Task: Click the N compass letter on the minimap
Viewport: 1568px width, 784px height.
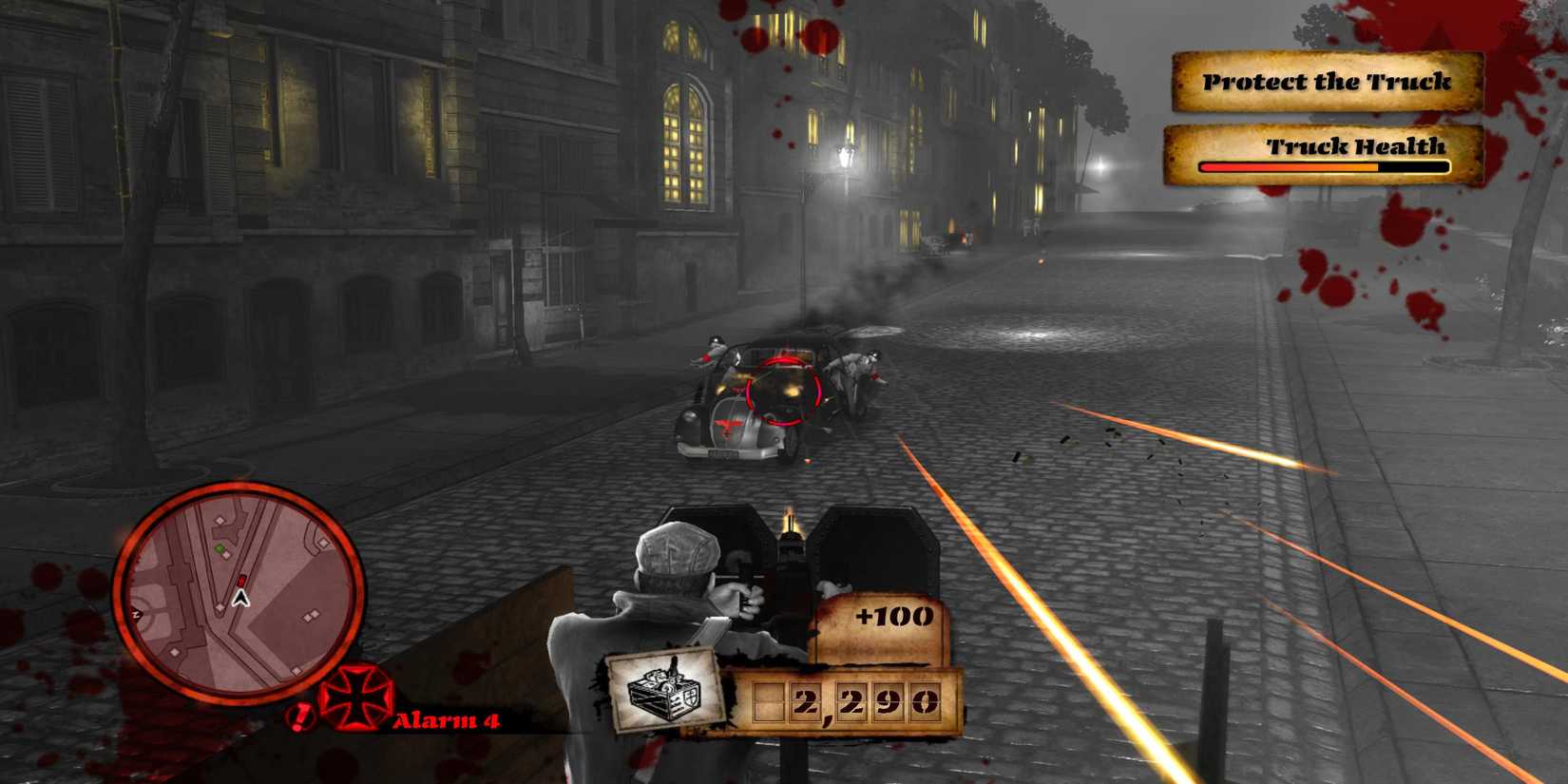Action: tap(135, 614)
